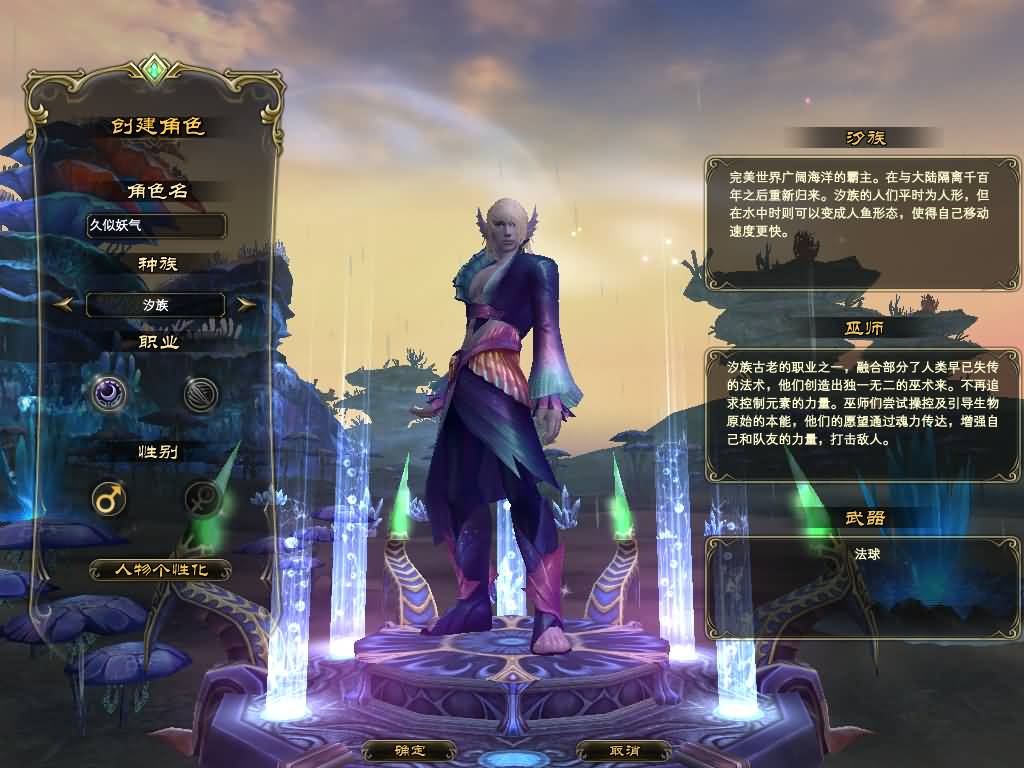1024x768 pixels.
Task: Open 人物个性化 character customization
Action: coord(160,570)
